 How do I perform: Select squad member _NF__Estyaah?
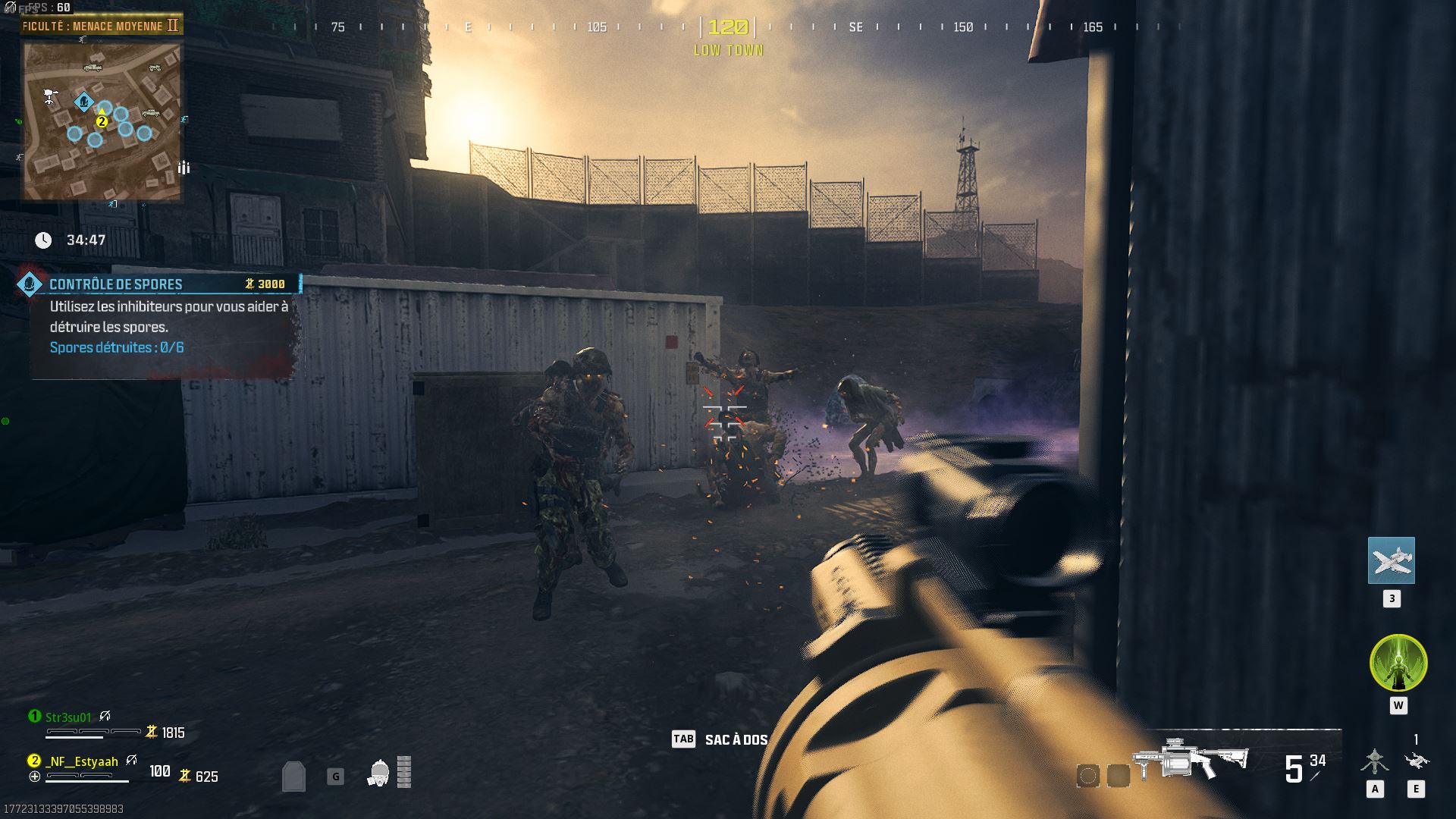(81, 761)
